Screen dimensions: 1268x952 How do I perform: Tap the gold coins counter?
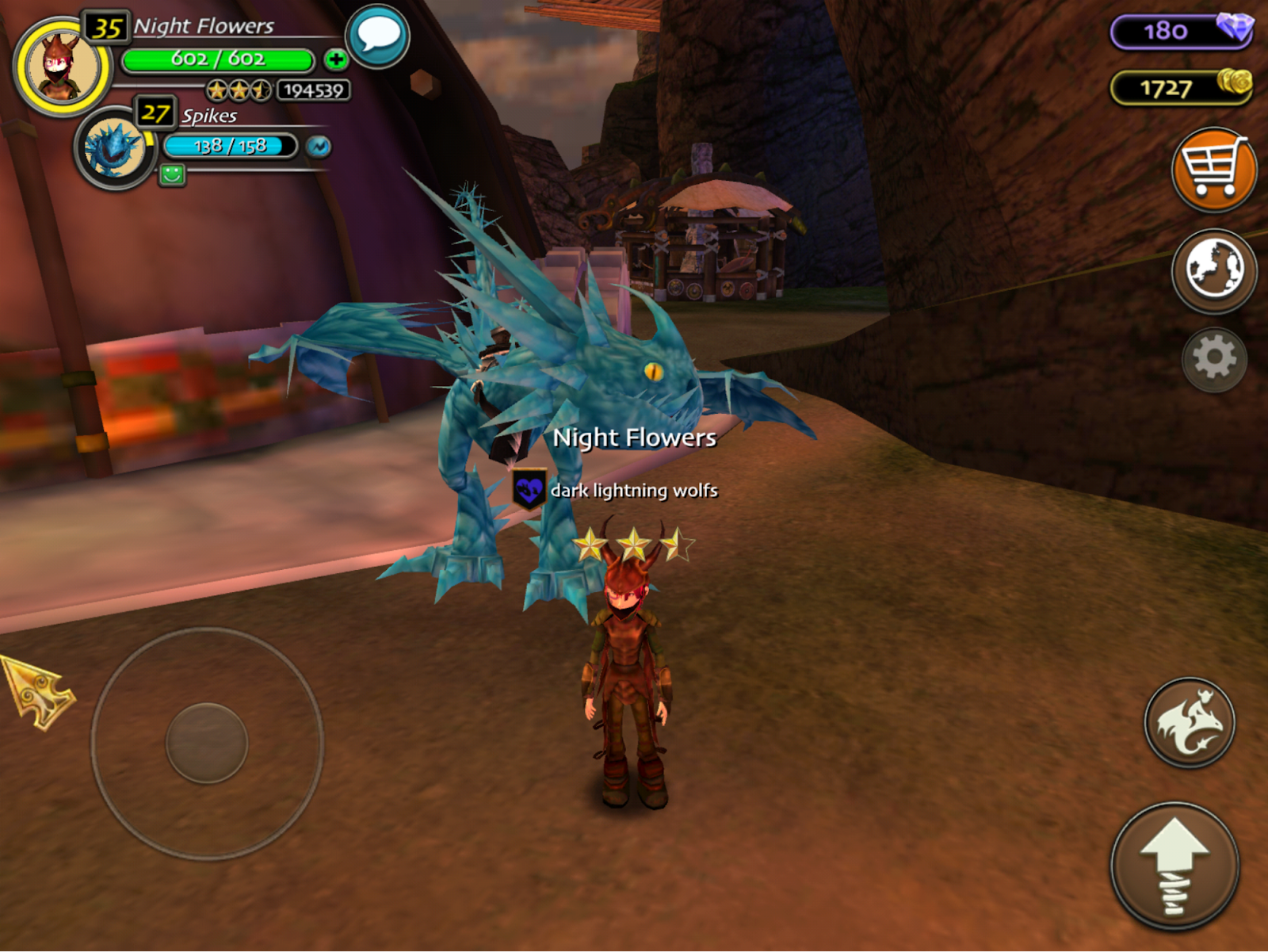1181,87
